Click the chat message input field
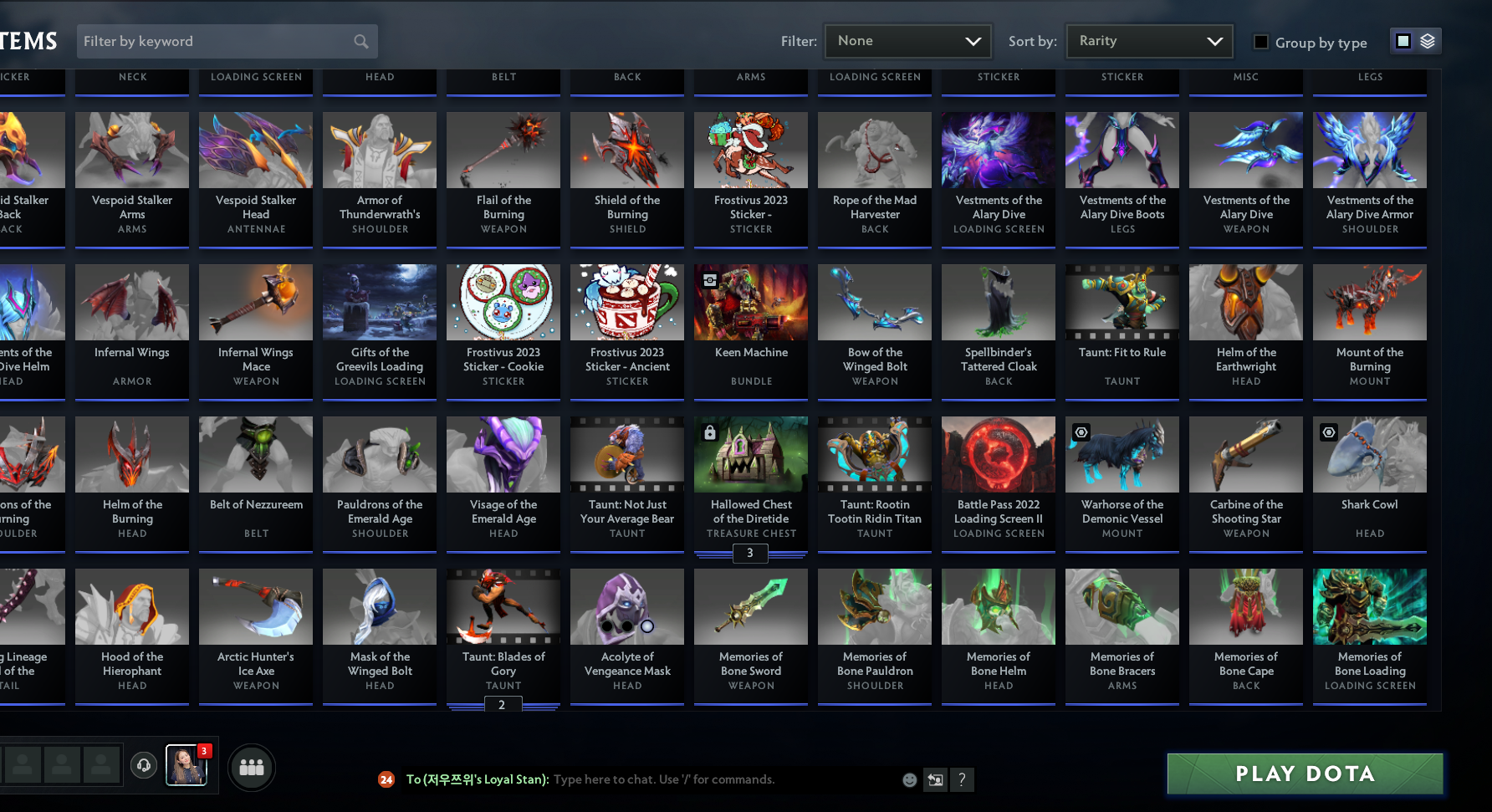Image resolution: width=1492 pixels, height=812 pixels. tap(711, 779)
